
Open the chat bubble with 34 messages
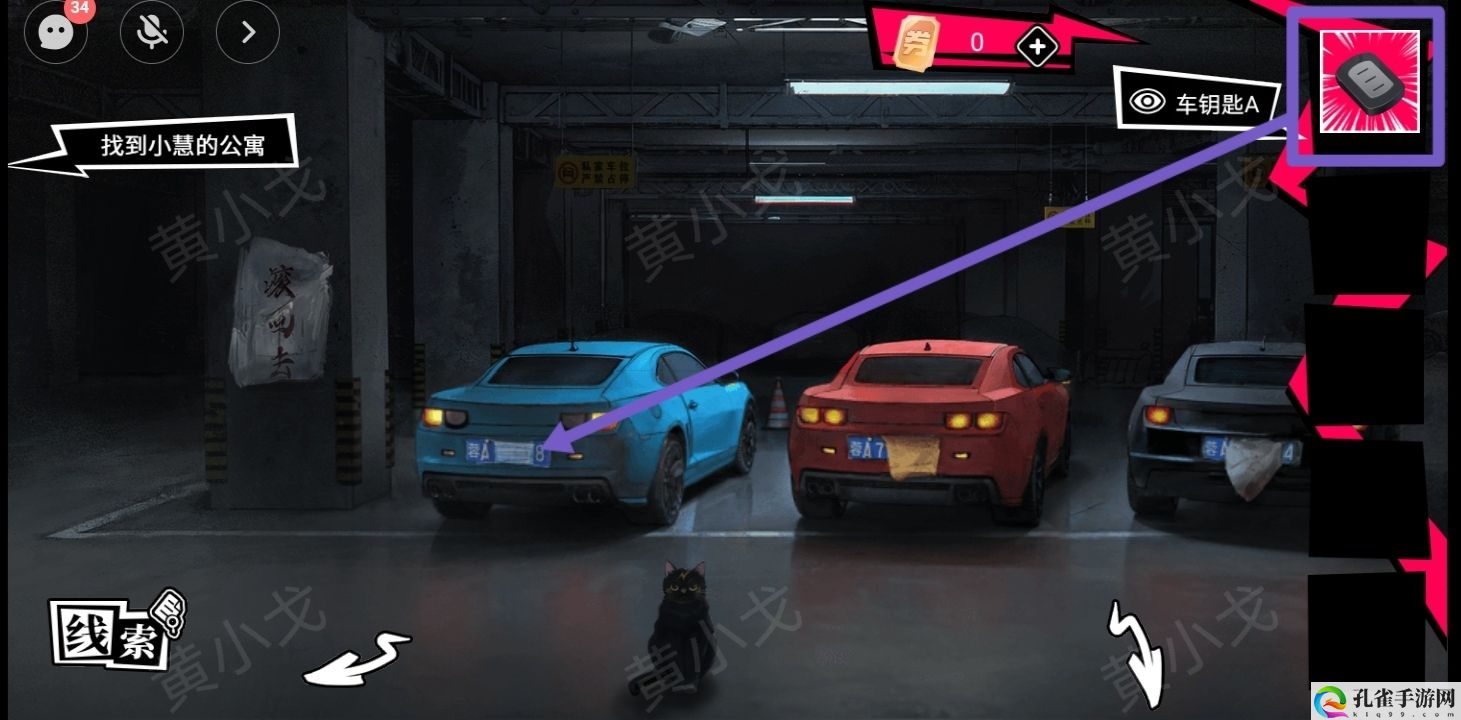tap(55, 33)
